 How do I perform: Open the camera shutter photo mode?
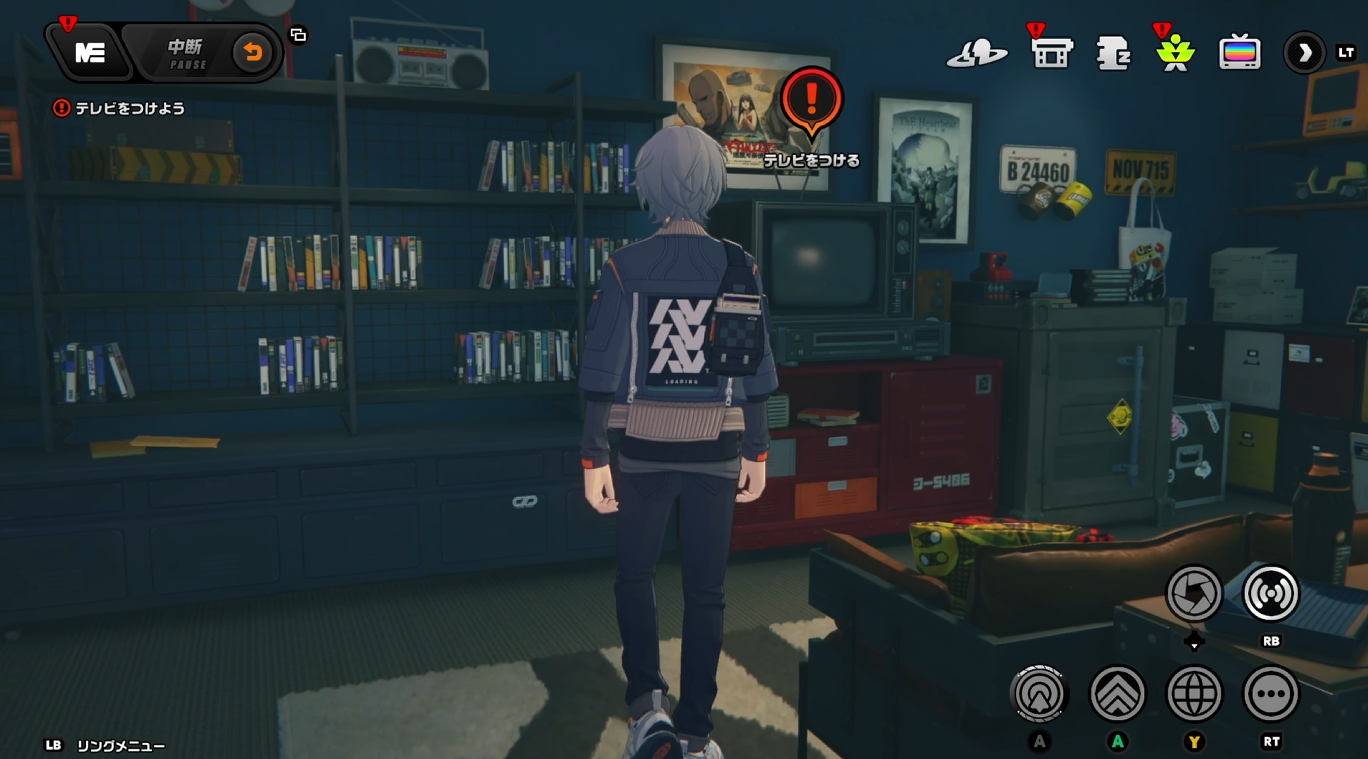1194,593
